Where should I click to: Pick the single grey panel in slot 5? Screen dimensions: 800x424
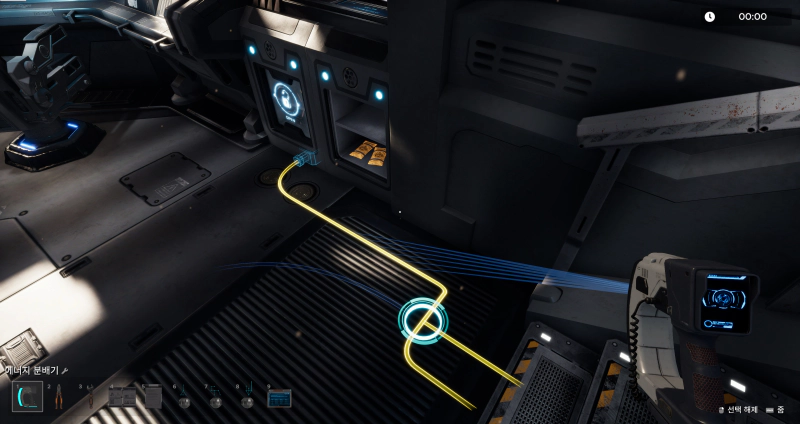click(153, 397)
